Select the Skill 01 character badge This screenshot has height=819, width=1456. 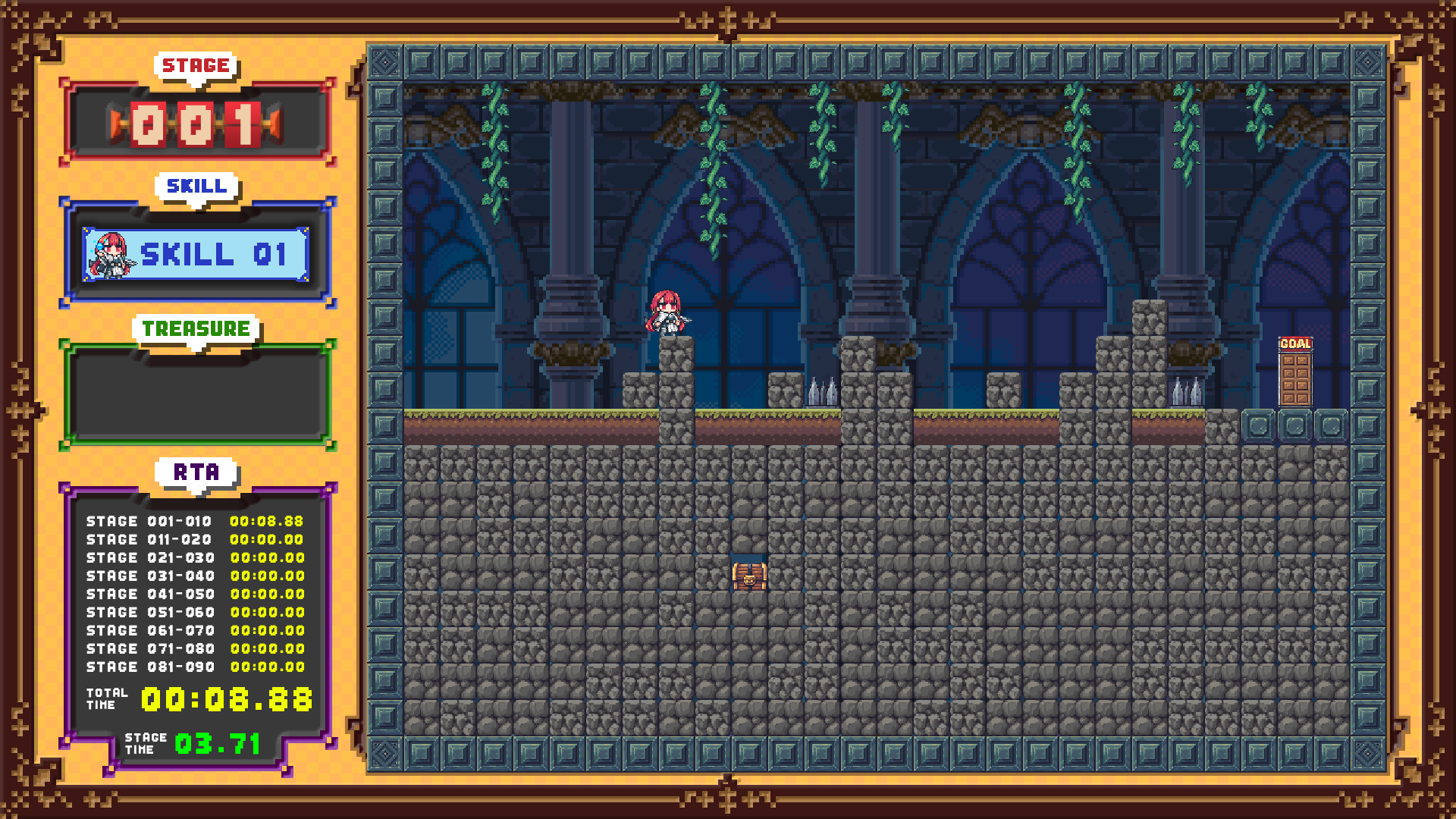(x=196, y=255)
